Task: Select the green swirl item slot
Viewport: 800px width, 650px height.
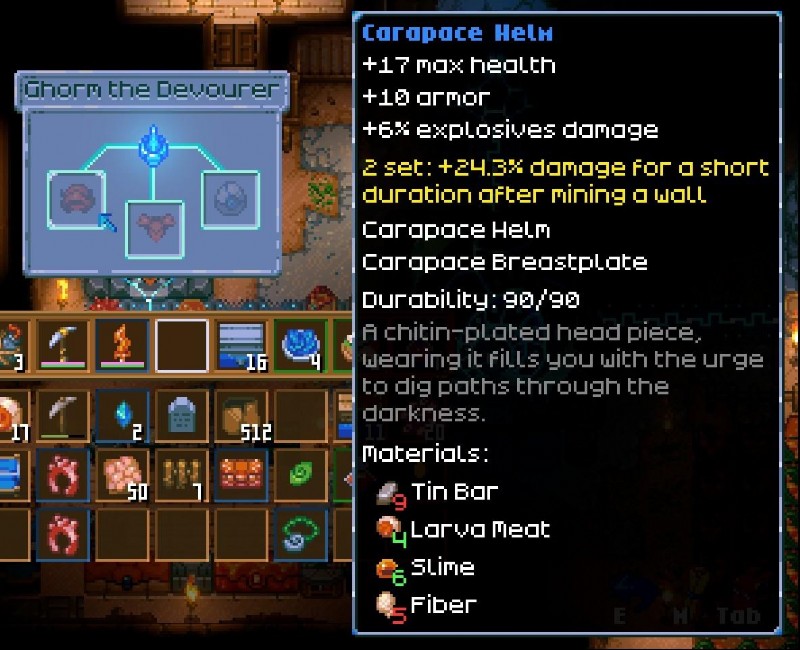Action: coord(299,474)
